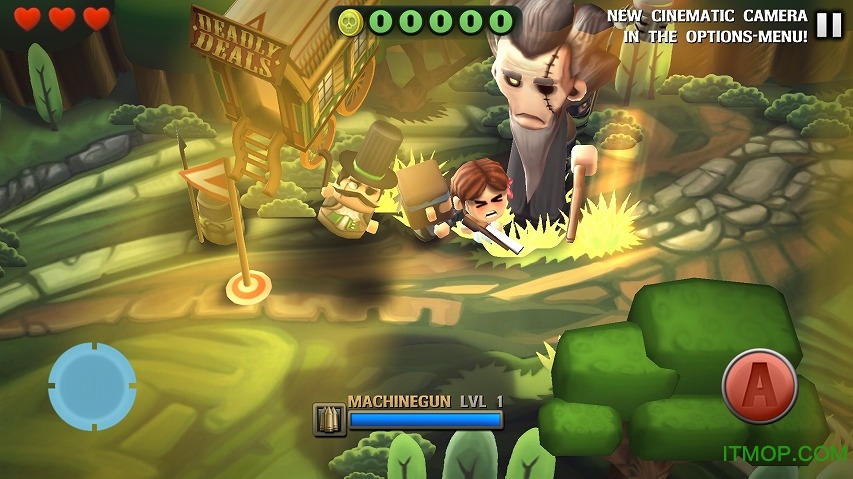Pause the game with the pause button

829,25
